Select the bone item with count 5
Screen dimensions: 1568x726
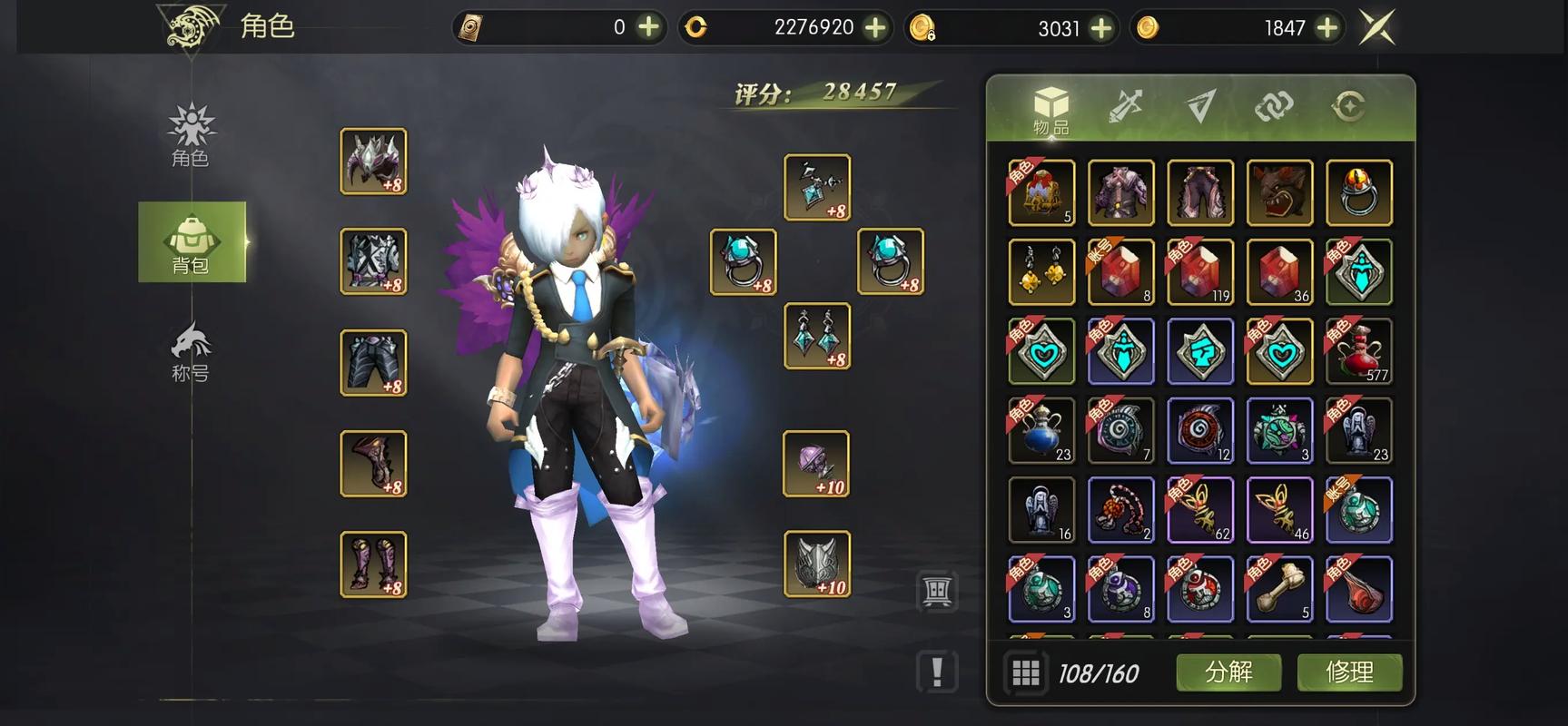coord(1279,589)
